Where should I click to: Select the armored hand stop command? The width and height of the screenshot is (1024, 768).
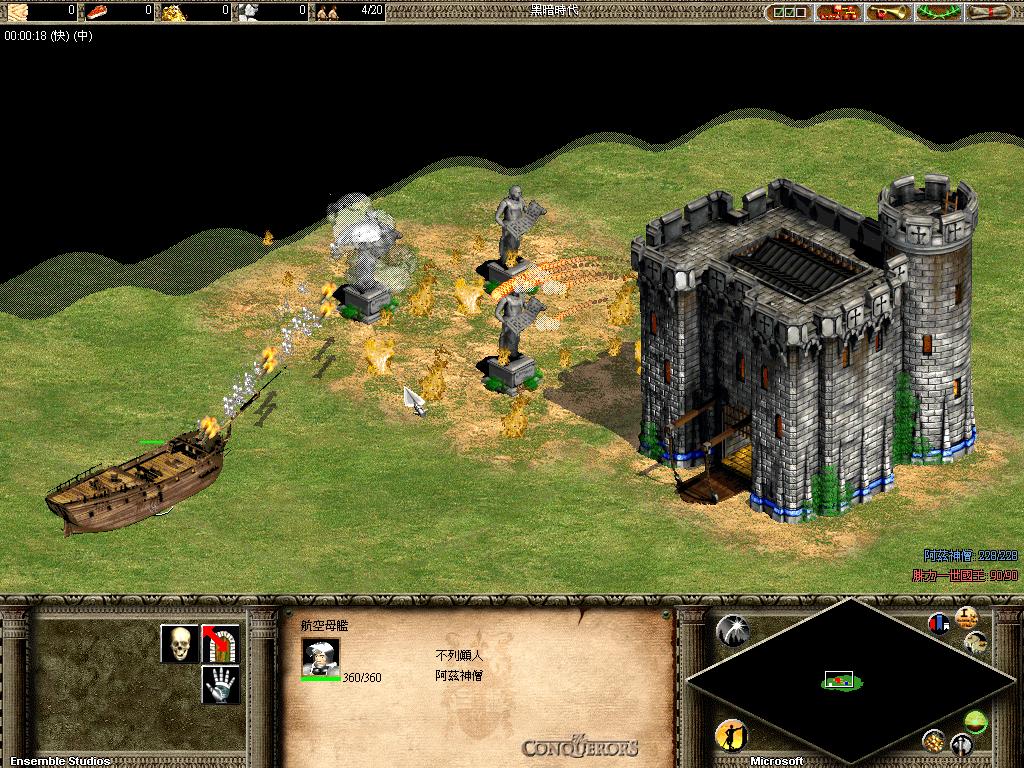coord(221,685)
